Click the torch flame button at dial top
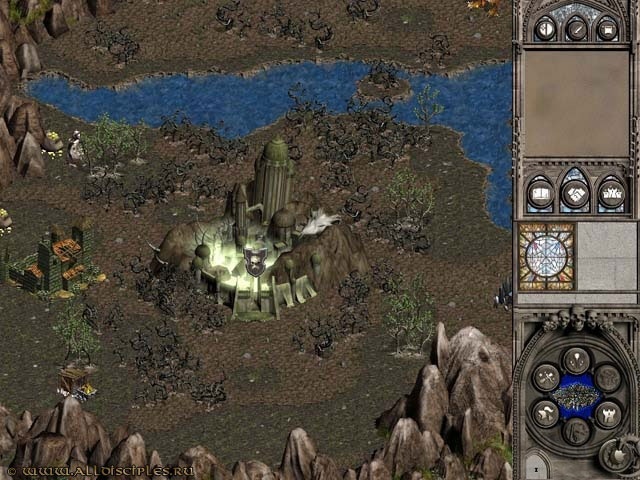This screenshot has width=640, height=480. (576, 359)
